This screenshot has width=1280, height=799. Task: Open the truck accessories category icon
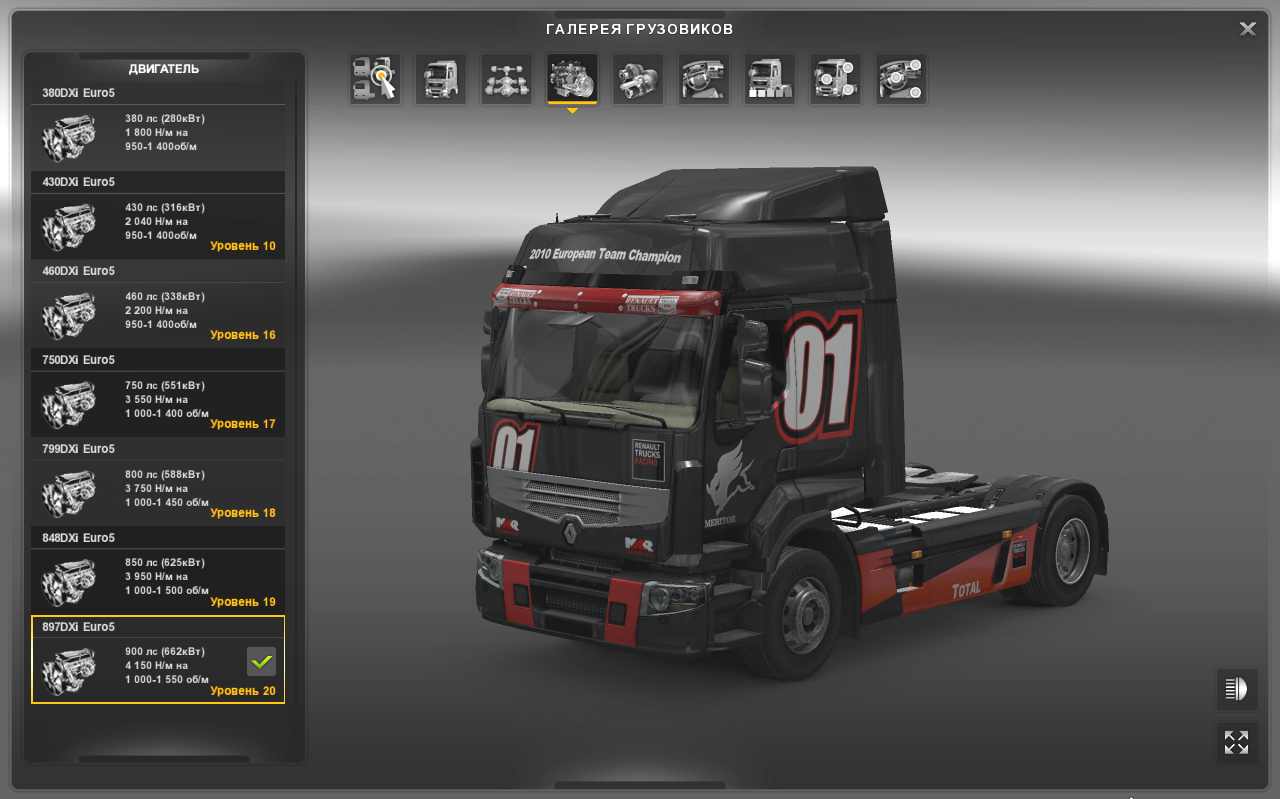click(x=768, y=78)
